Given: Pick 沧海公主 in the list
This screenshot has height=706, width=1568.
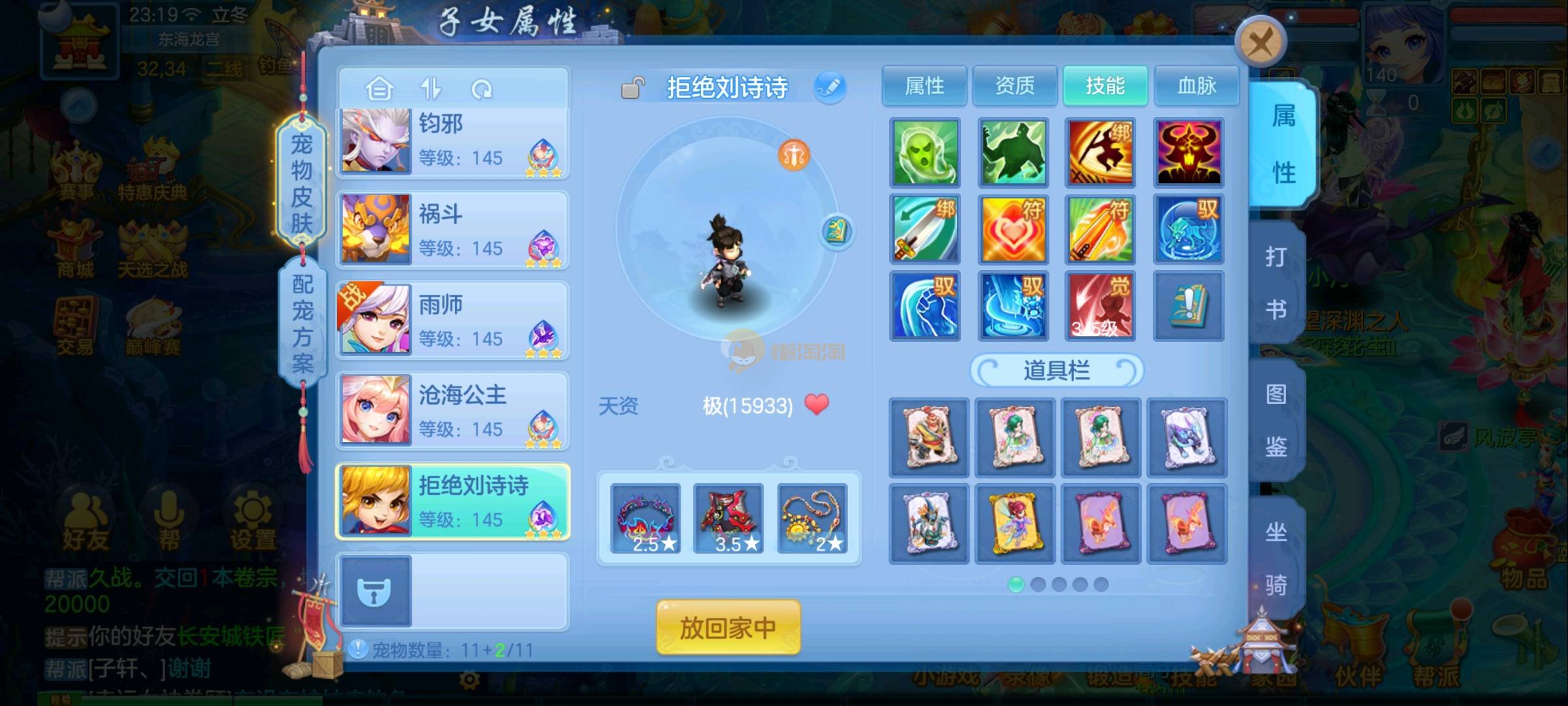Looking at the screenshot, I should (452, 411).
